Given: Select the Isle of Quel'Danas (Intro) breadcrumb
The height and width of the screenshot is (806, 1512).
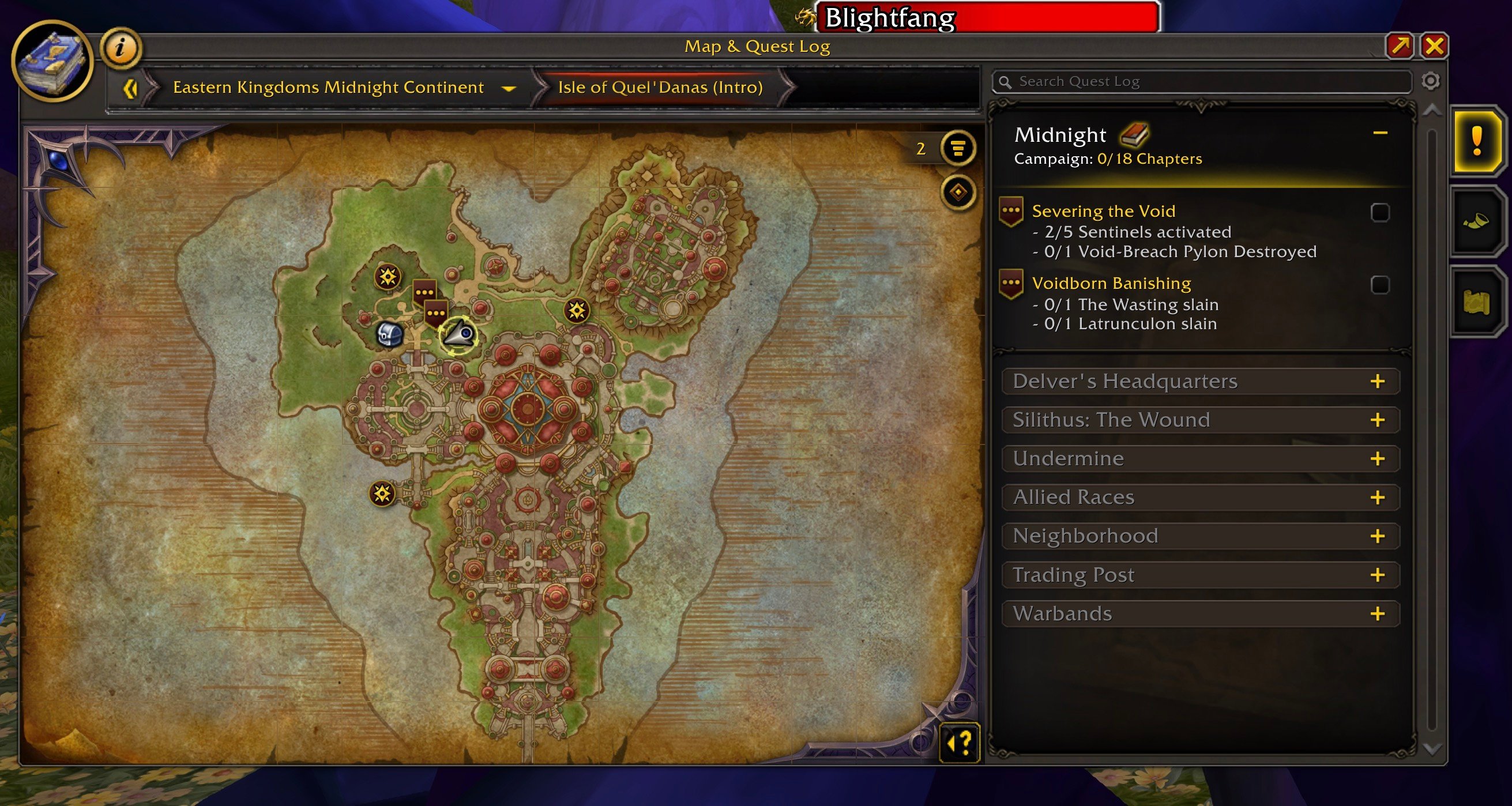Looking at the screenshot, I should 660,88.
